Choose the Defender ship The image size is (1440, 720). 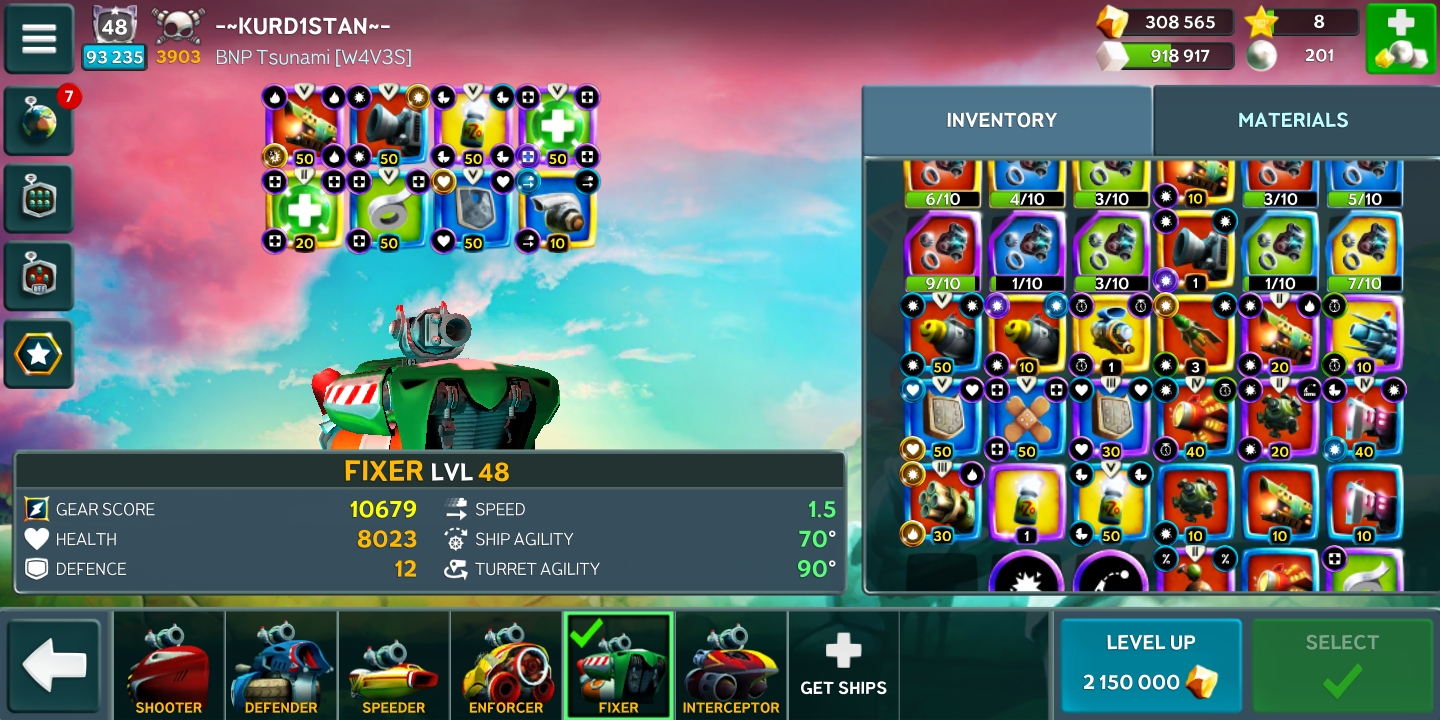click(x=281, y=666)
